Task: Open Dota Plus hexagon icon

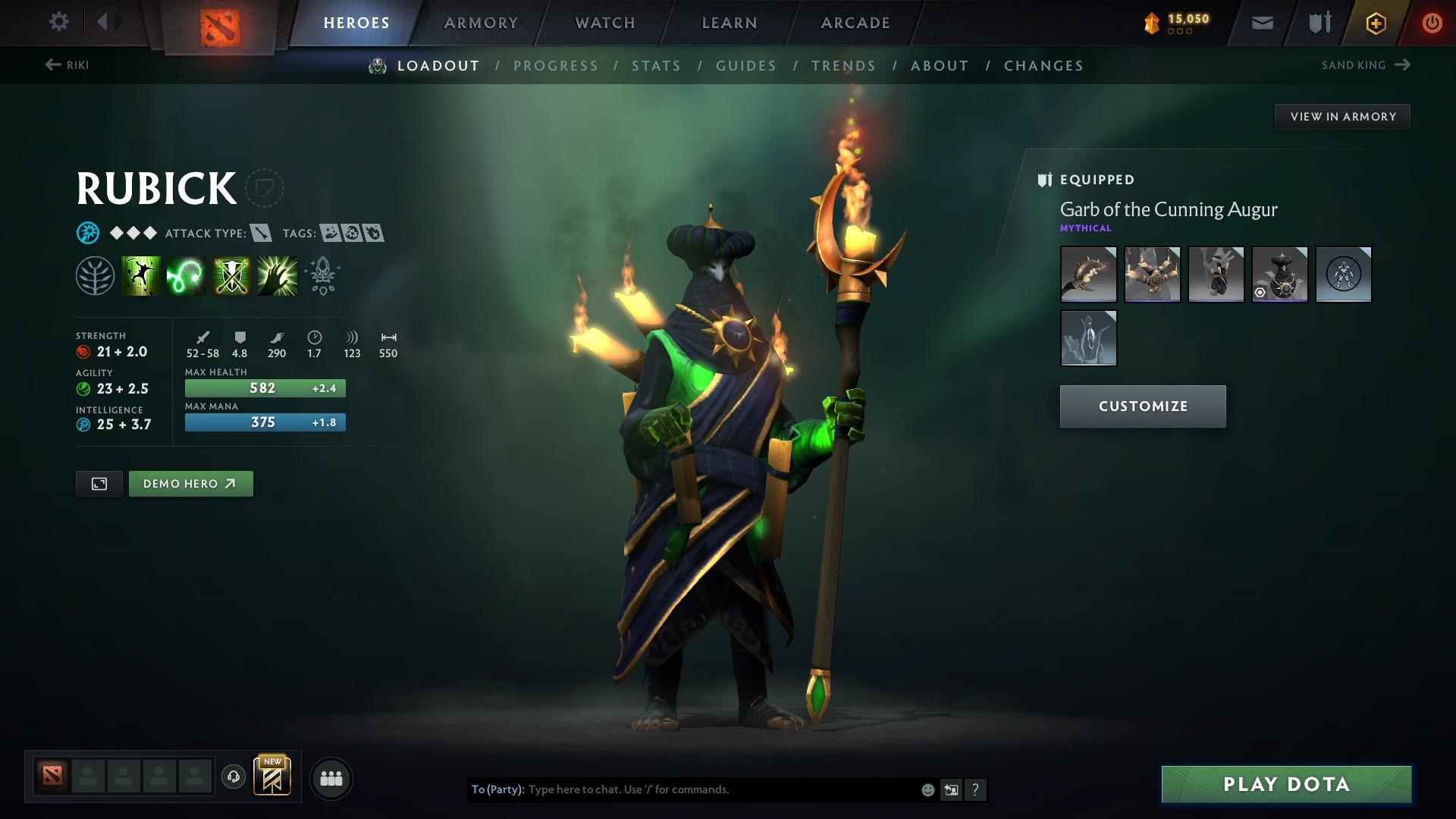Action: pos(1376,23)
